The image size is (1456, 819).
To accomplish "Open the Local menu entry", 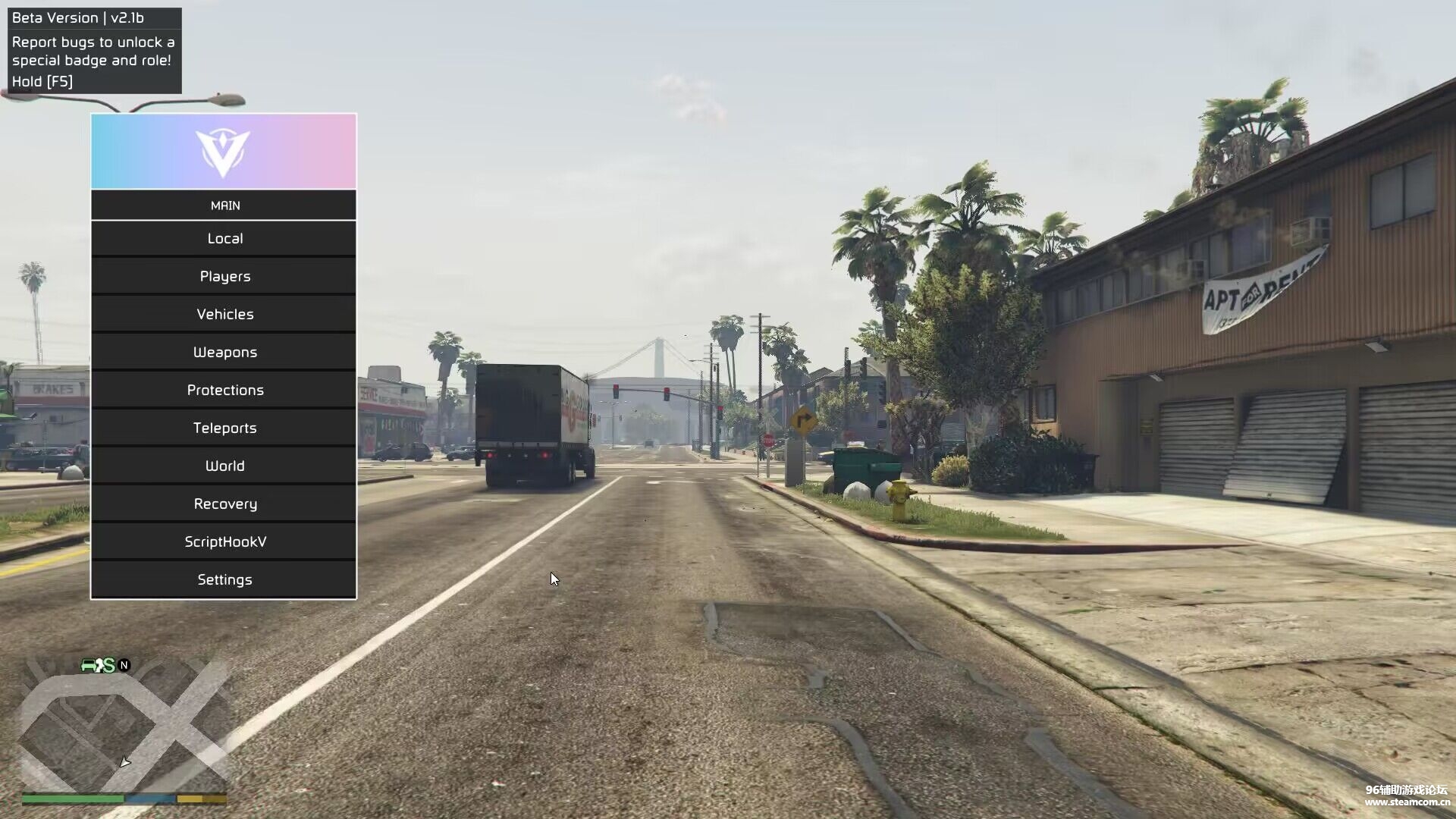I will pos(224,239).
